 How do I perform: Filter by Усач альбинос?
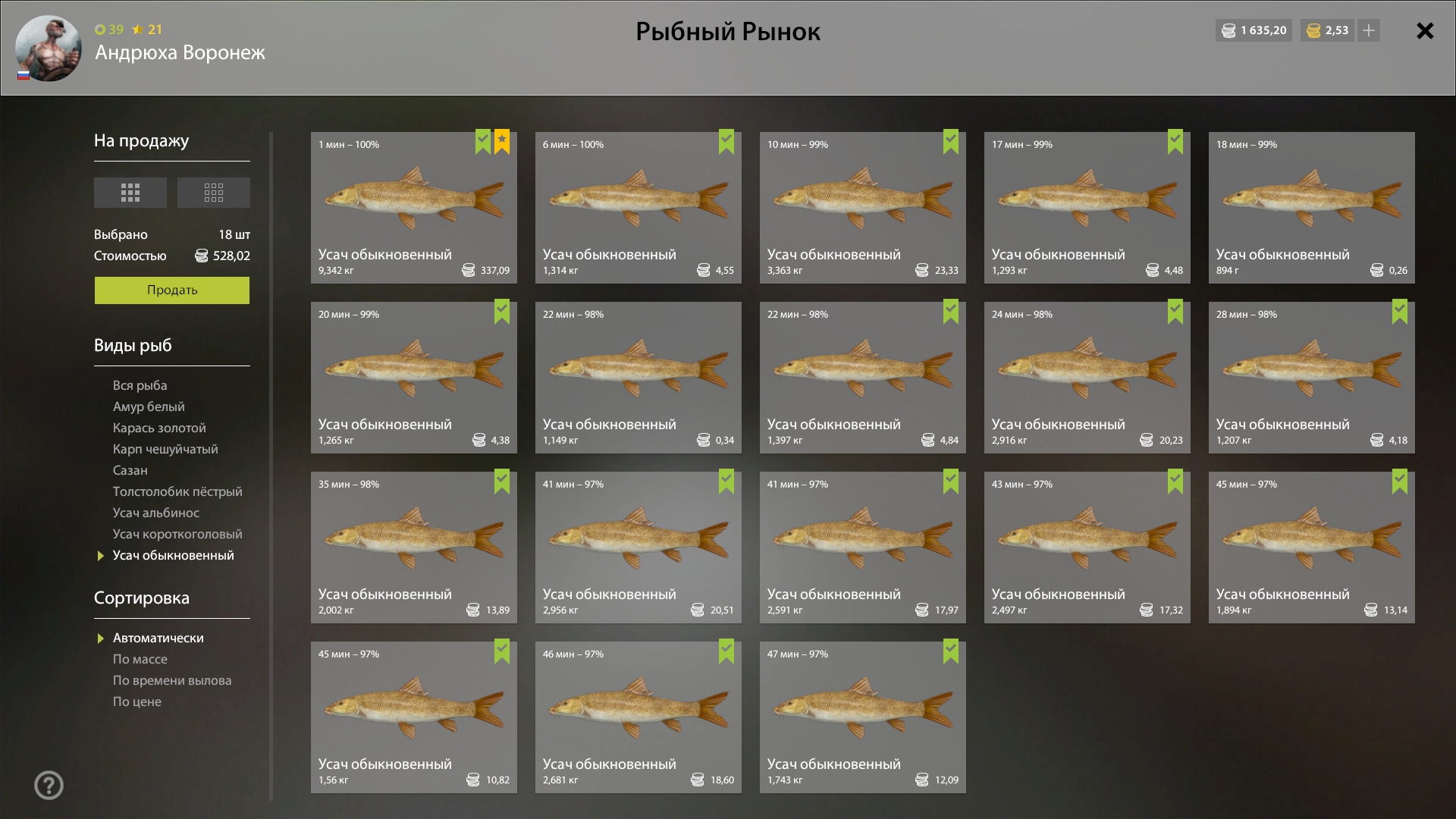[x=156, y=513]
